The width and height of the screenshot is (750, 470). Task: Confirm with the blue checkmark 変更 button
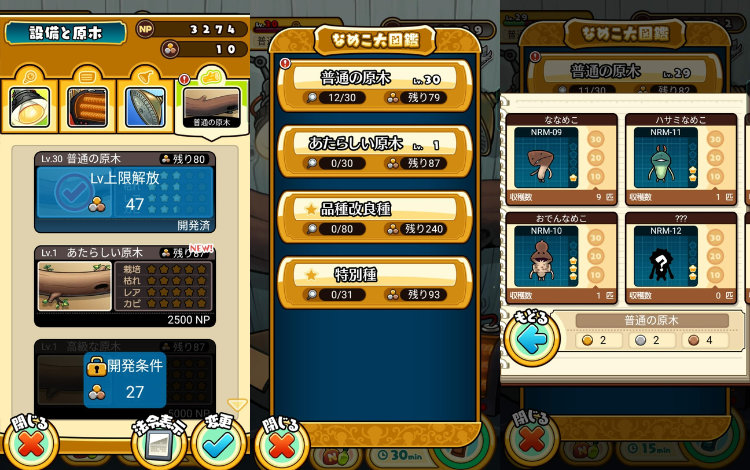pyautogui.click(x=219, y=440)
